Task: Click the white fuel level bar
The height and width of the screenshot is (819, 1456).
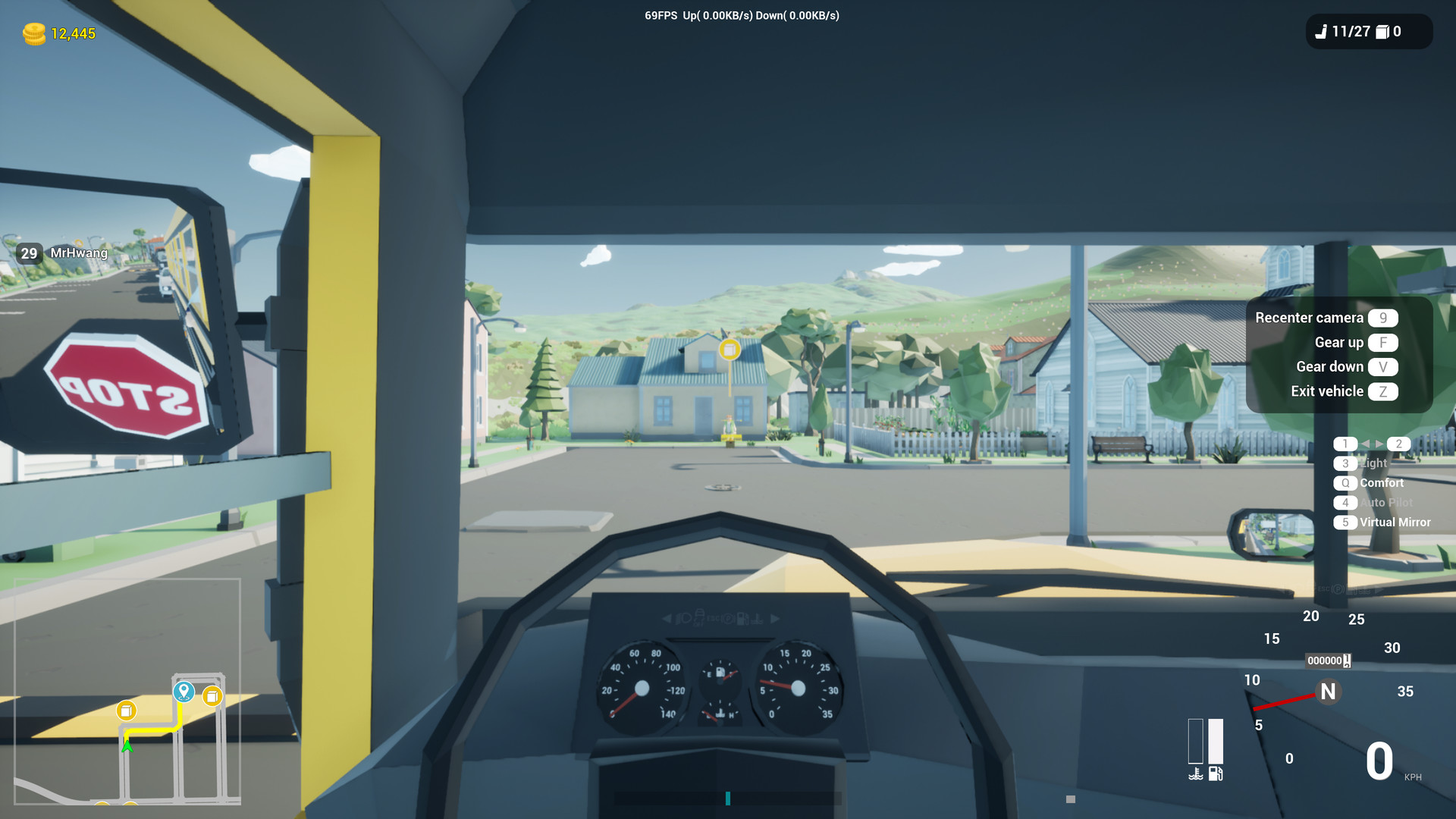Action: [1216, 742]
